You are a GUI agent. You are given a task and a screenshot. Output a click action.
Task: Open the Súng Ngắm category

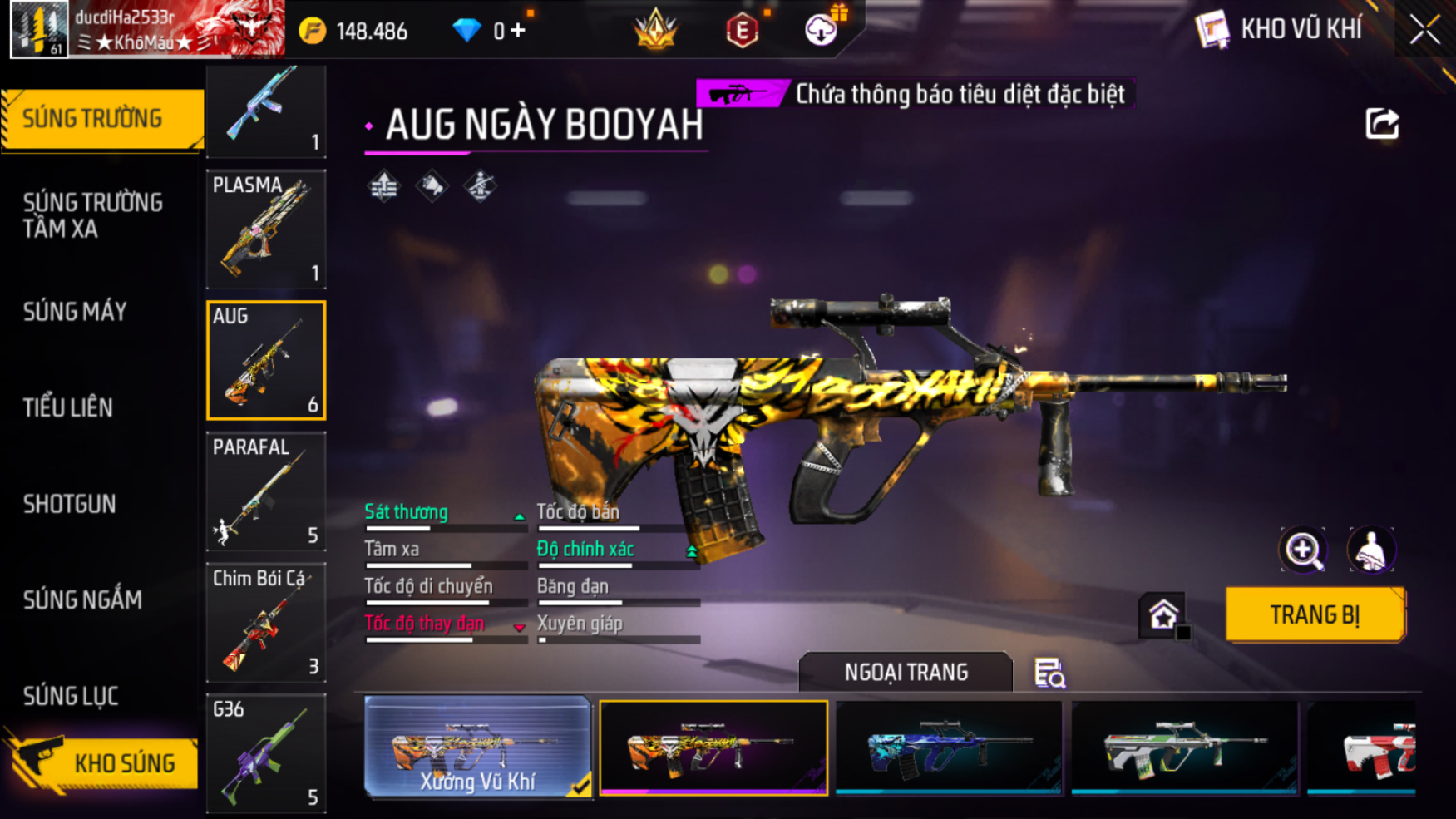click(82, 599)
